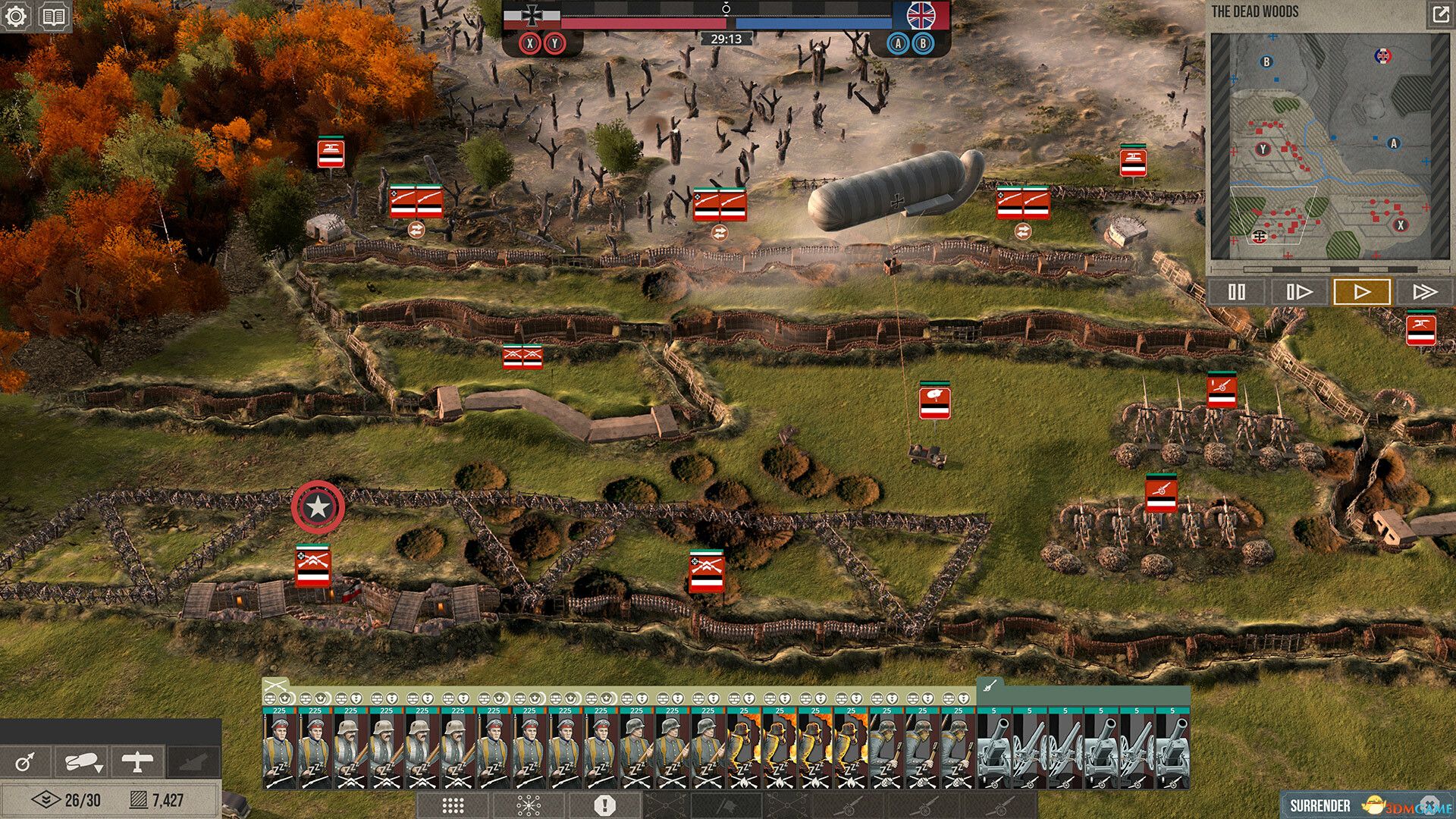Screen dimensions: 1456x819
Task: Expand the Dead Woods minimap
Action: click(x=1439, y=14)
